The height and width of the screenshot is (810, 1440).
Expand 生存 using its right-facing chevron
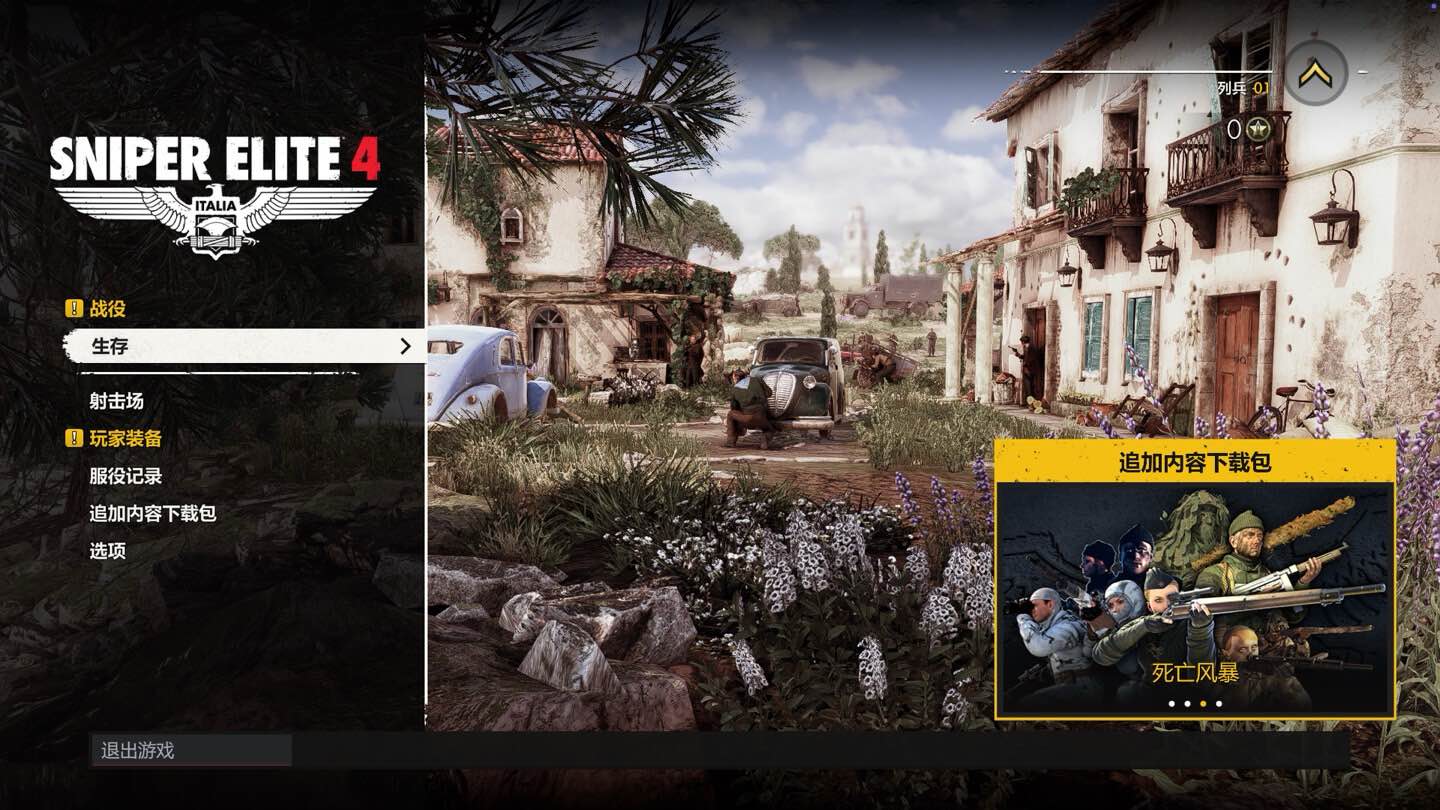coord(405,346)
